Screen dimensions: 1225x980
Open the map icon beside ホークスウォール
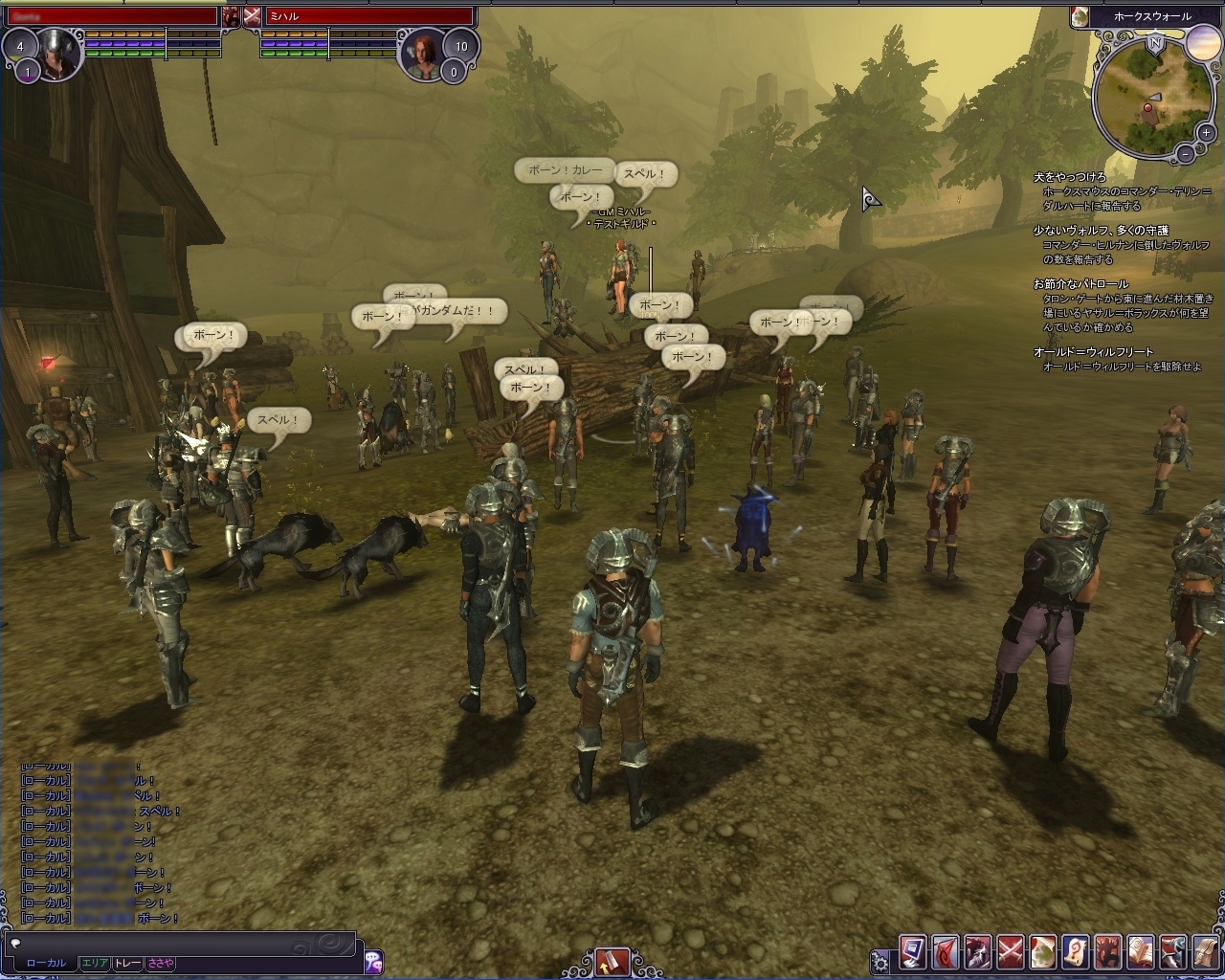(1080, 16)
